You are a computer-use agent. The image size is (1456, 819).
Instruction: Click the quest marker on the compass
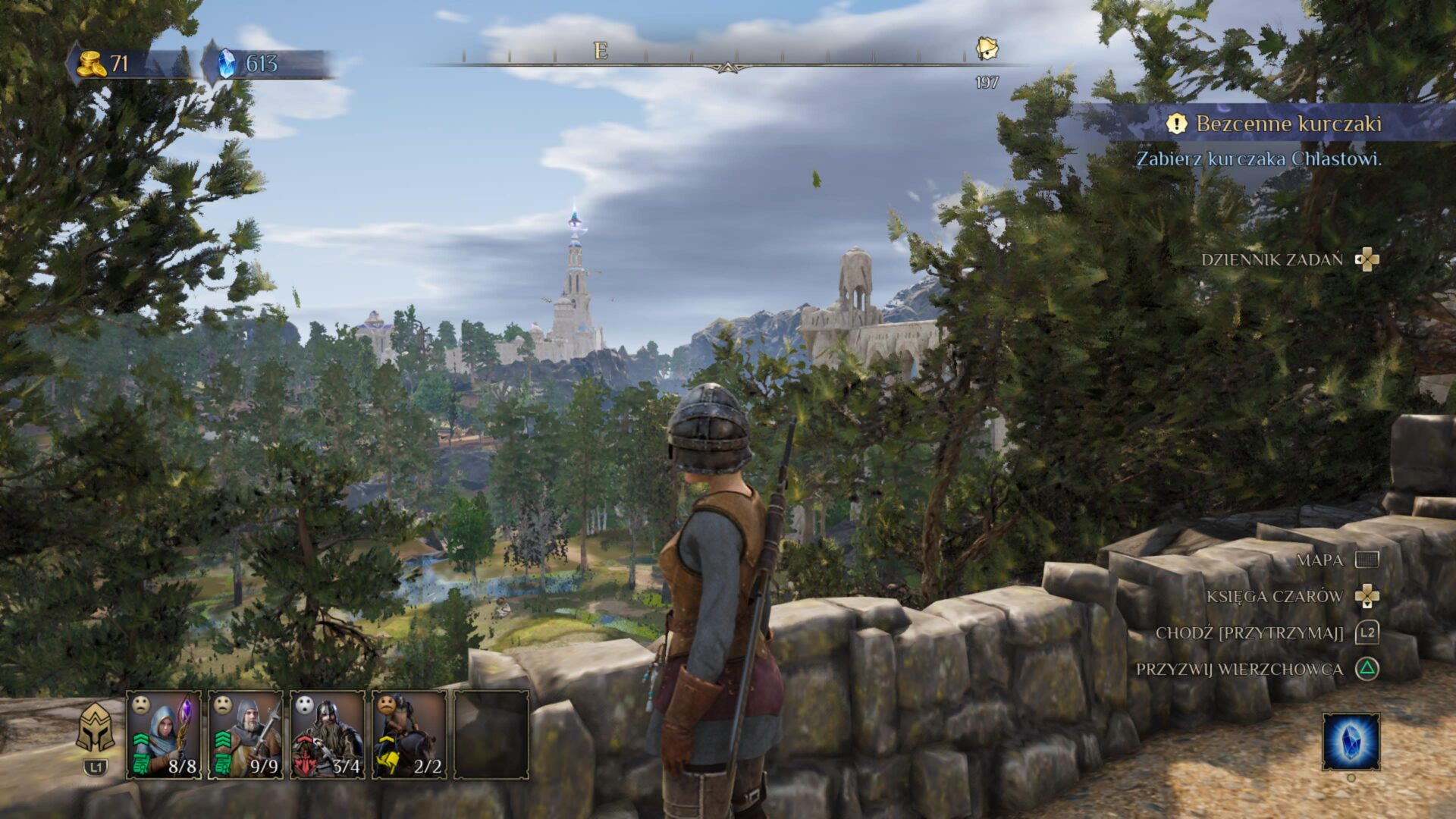tap(987, 49)
